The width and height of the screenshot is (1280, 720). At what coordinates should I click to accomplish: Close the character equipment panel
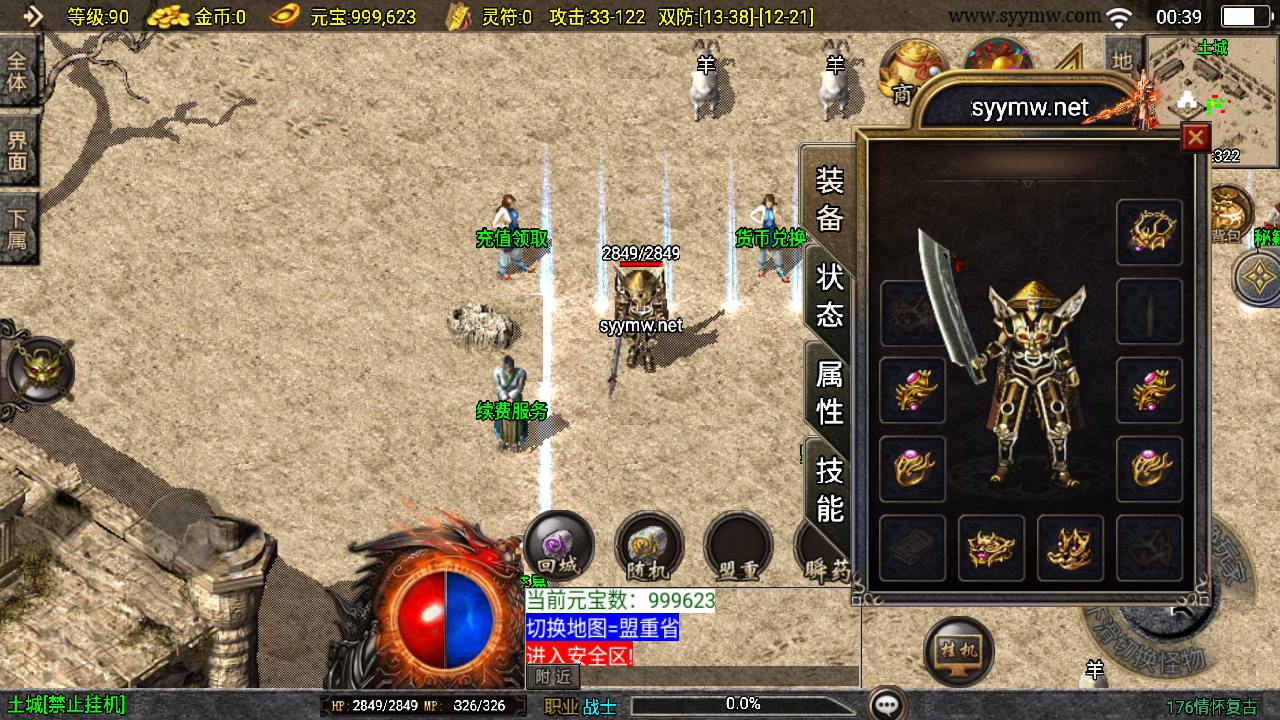point(1195,137)
